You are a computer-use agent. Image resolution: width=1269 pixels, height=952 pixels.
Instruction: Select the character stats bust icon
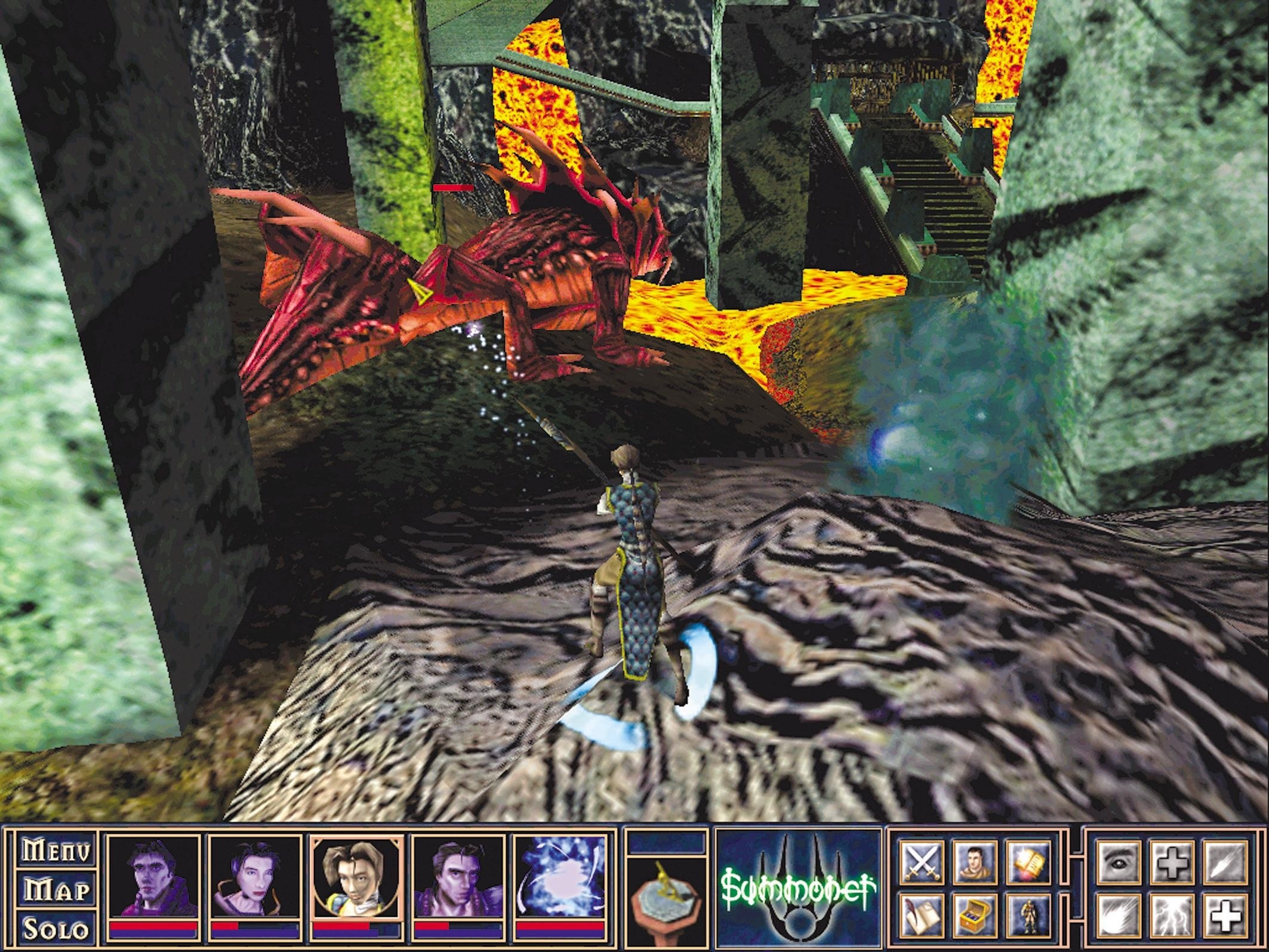click(975, 862)
